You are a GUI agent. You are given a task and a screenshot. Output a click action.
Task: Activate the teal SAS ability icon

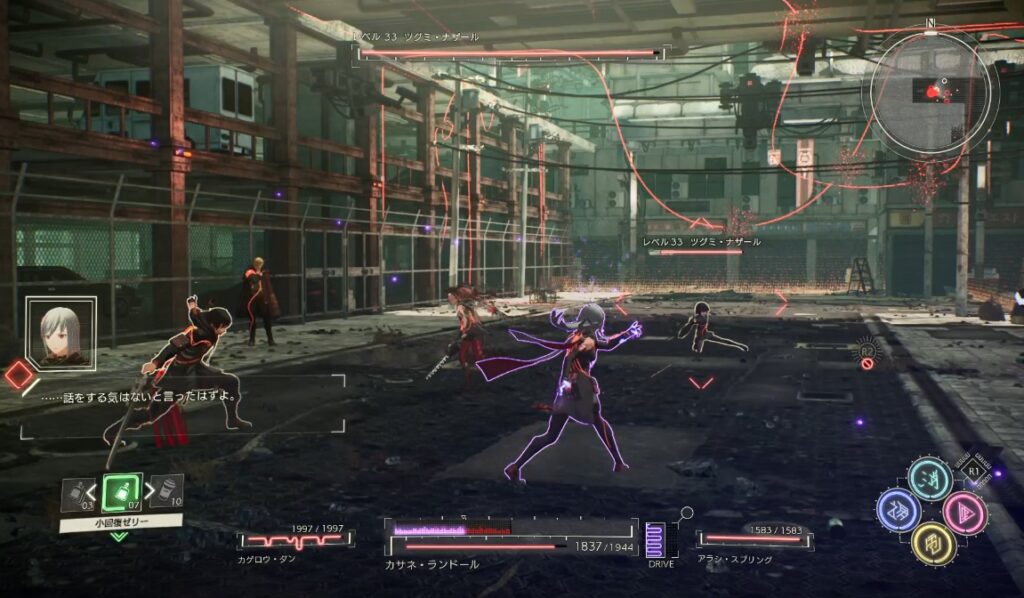[929, 478]
